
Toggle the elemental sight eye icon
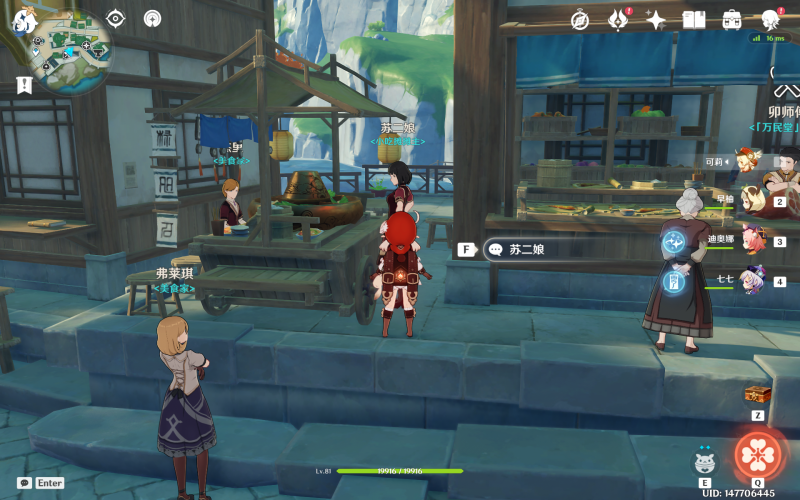(x=116, y=18)
